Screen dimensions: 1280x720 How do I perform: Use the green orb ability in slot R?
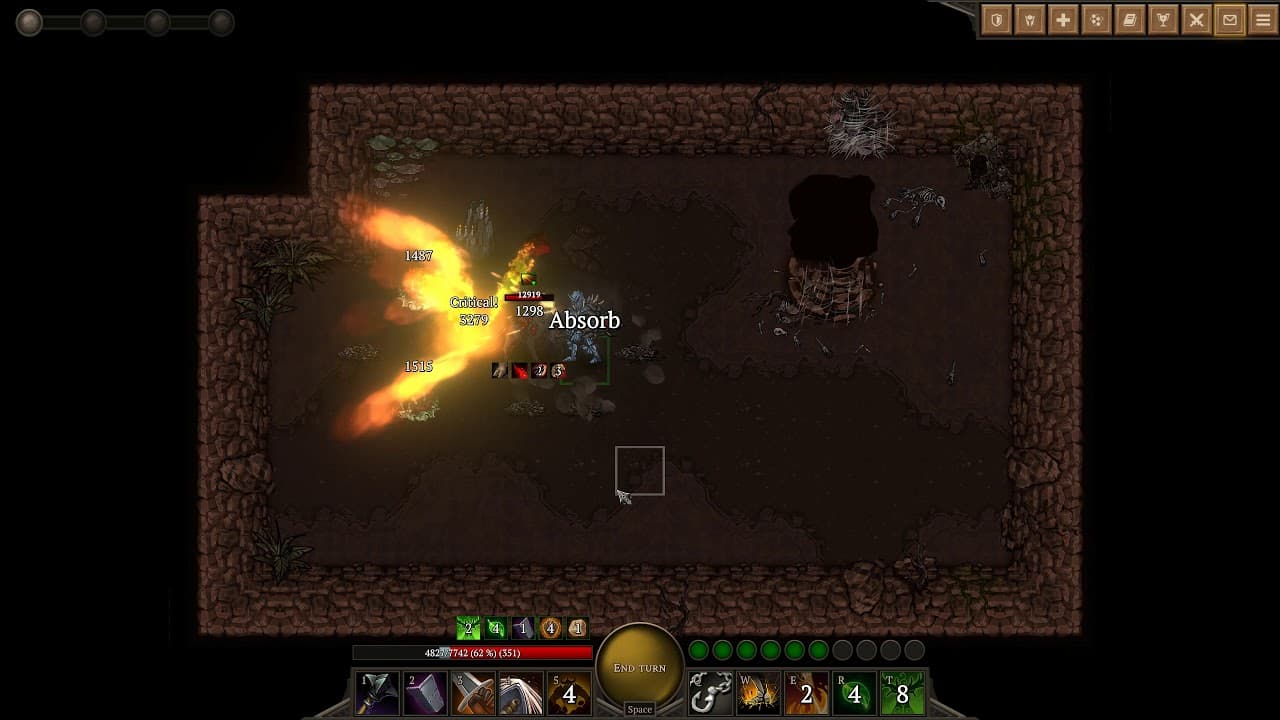(855, 692)
